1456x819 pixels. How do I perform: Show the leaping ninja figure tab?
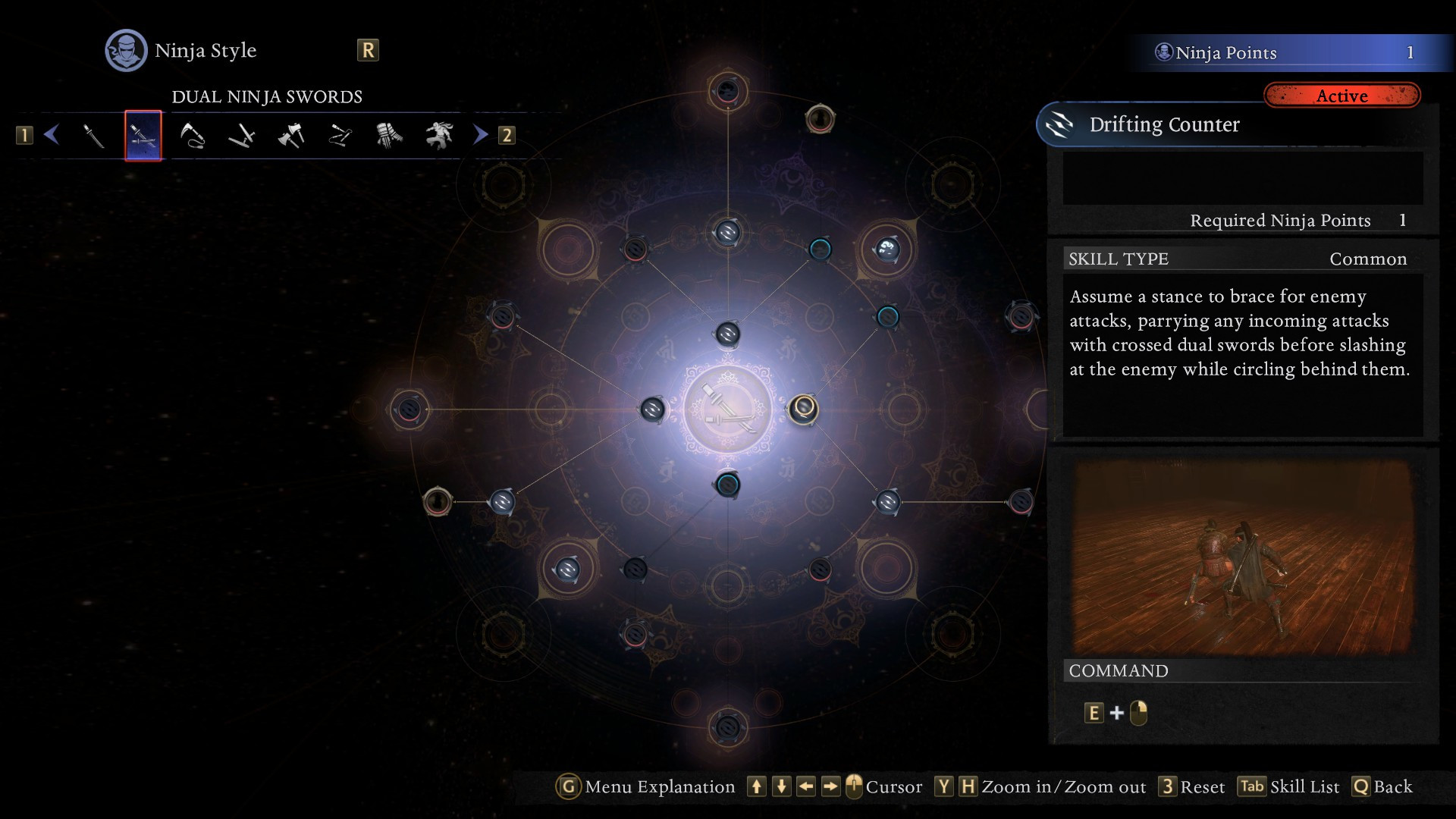click(439, 136)
